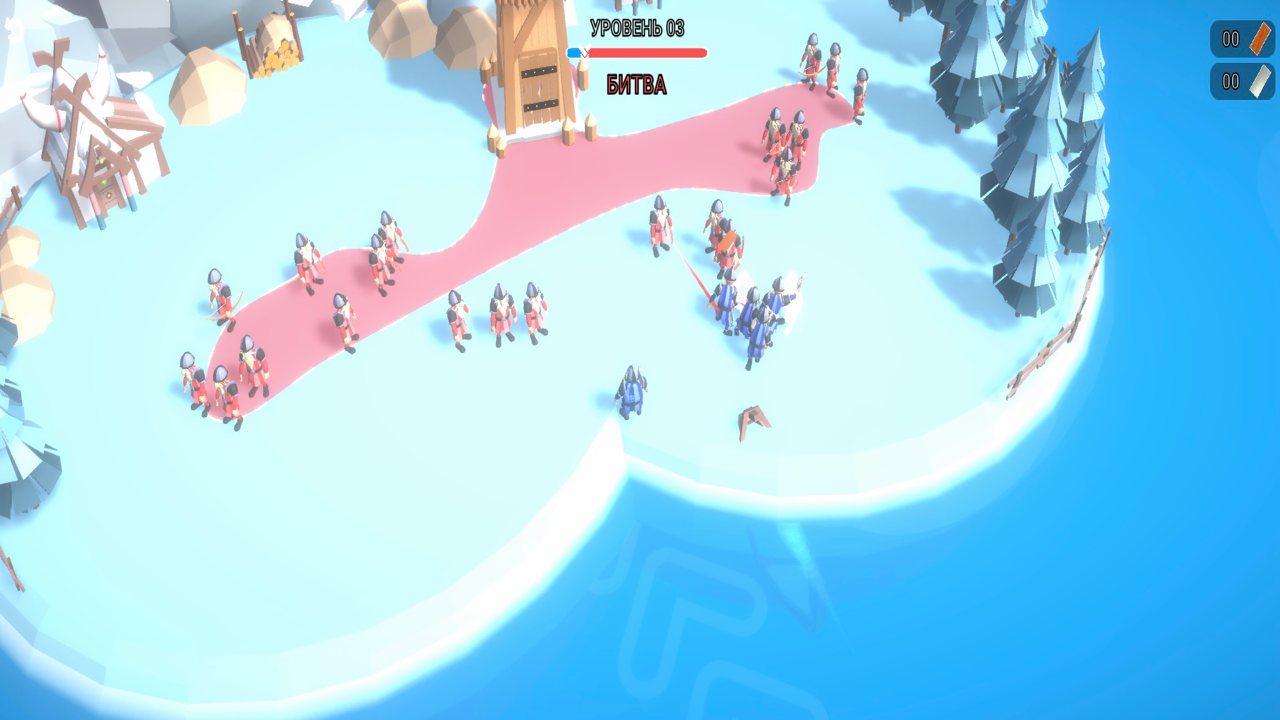Select the lone blue soldier at the front

tap(630, 390)
